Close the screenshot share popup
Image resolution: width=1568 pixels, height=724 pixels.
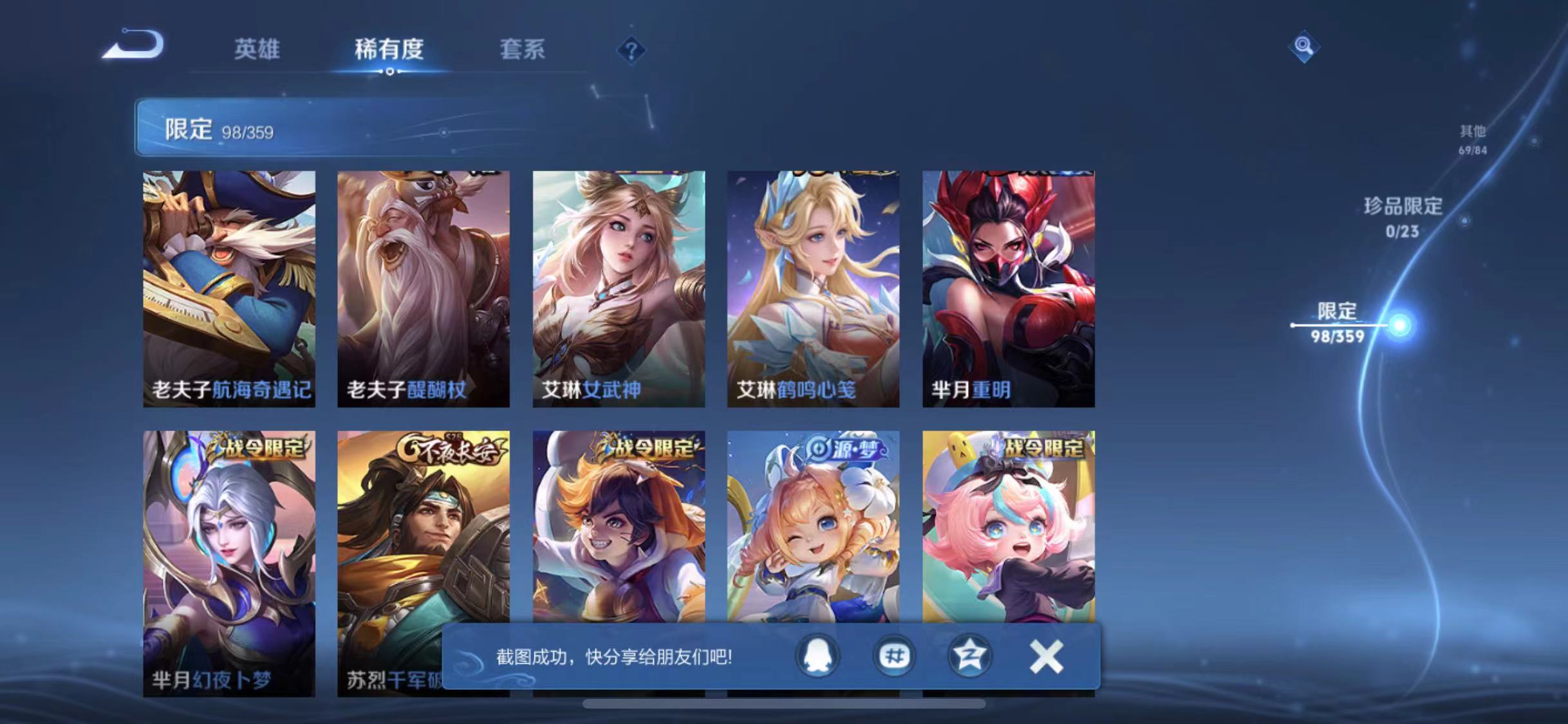pos(1046,658)
